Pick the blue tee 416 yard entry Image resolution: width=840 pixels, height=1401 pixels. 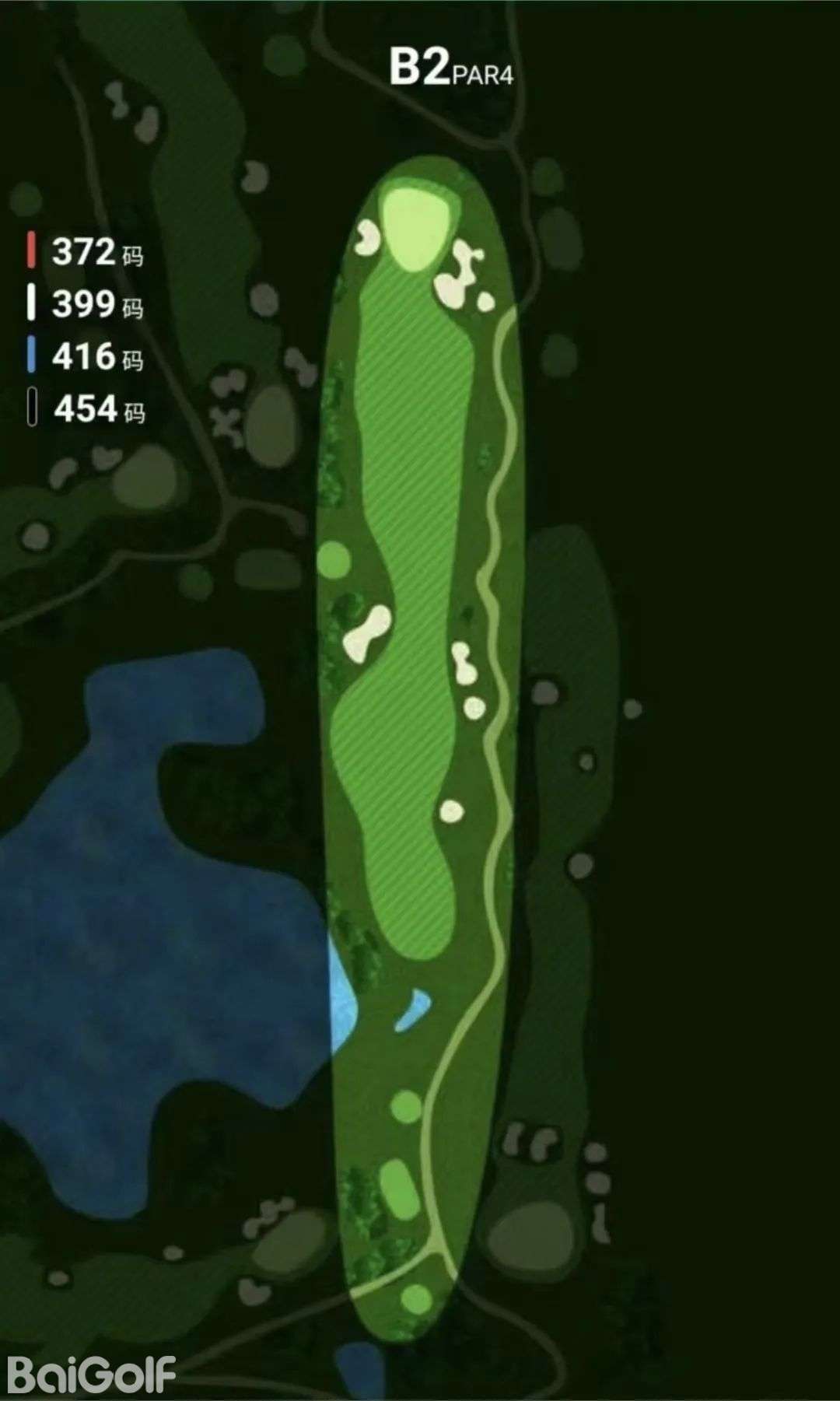pos(84,356)
